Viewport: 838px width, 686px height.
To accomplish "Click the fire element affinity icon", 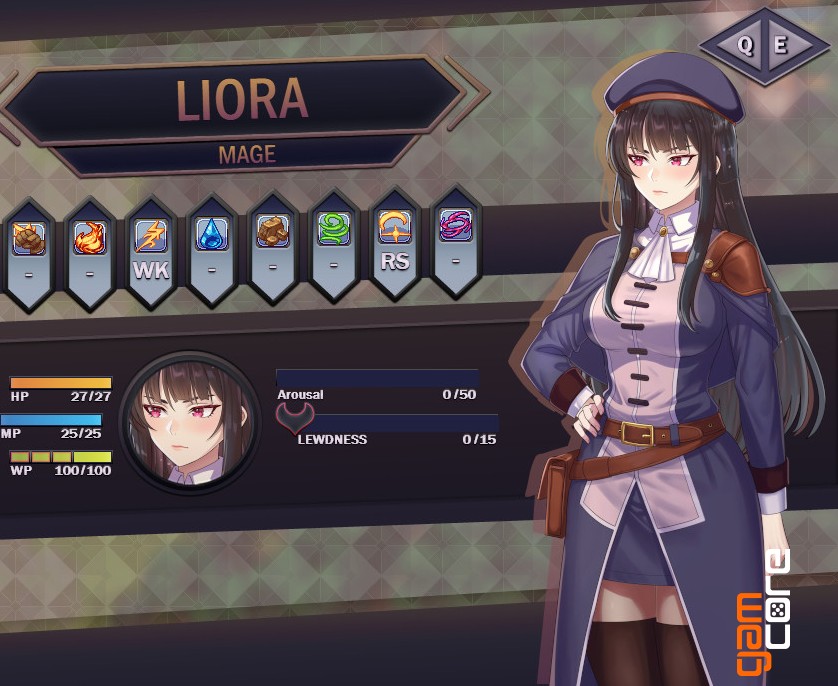I will click(89, 237).
